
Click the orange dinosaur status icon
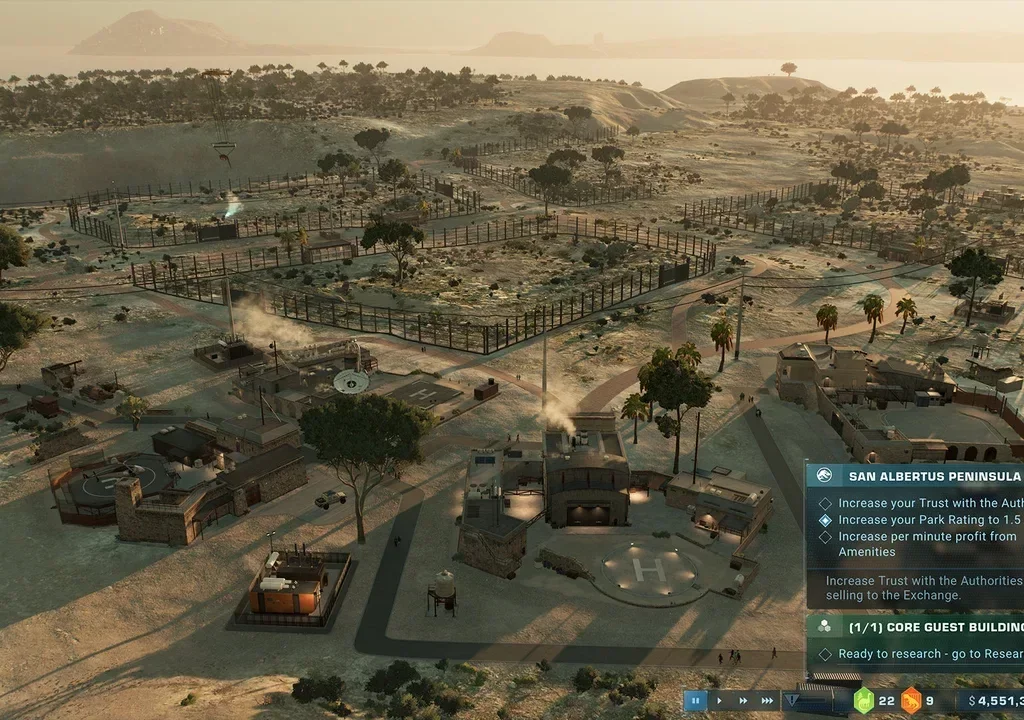(x=911, y=701)
